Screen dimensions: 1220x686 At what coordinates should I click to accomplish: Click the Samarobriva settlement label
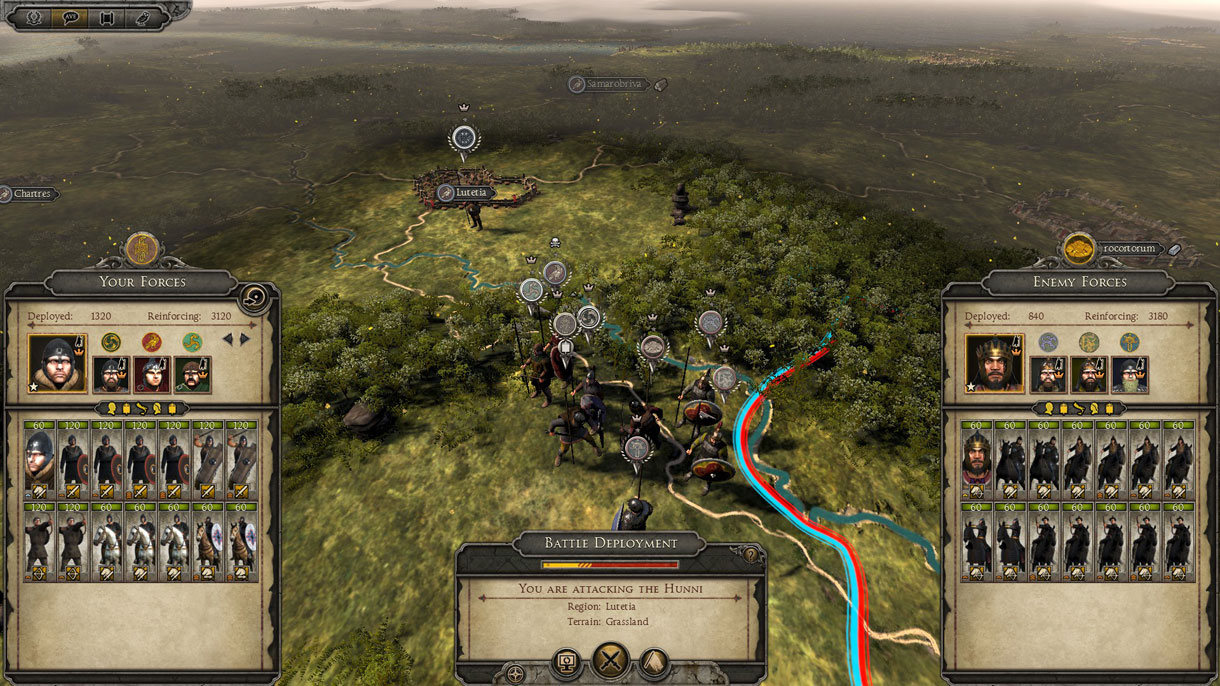(610, 84)
